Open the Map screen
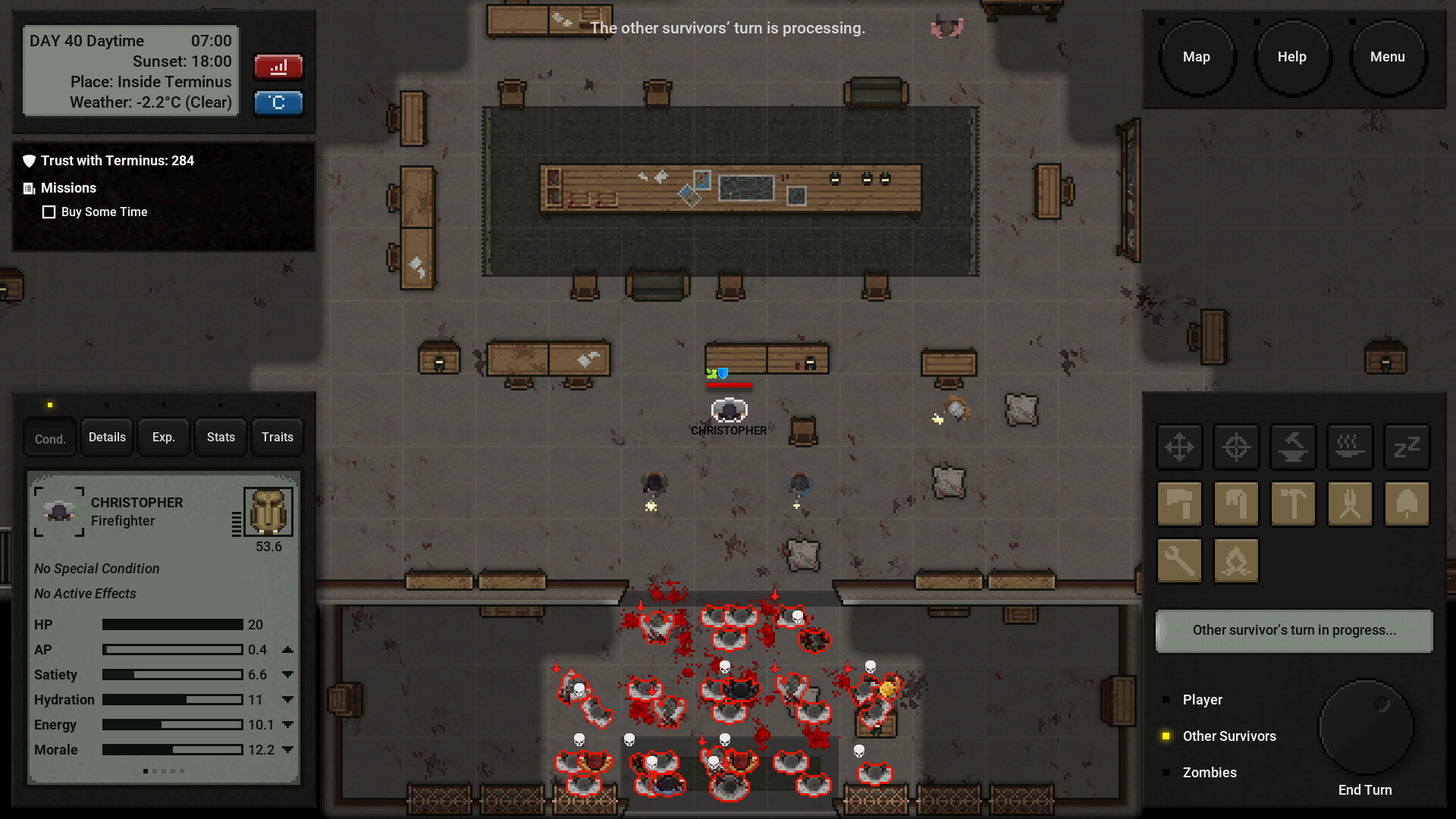Viewport: 1456px width, 819px height. [1197, 56]
